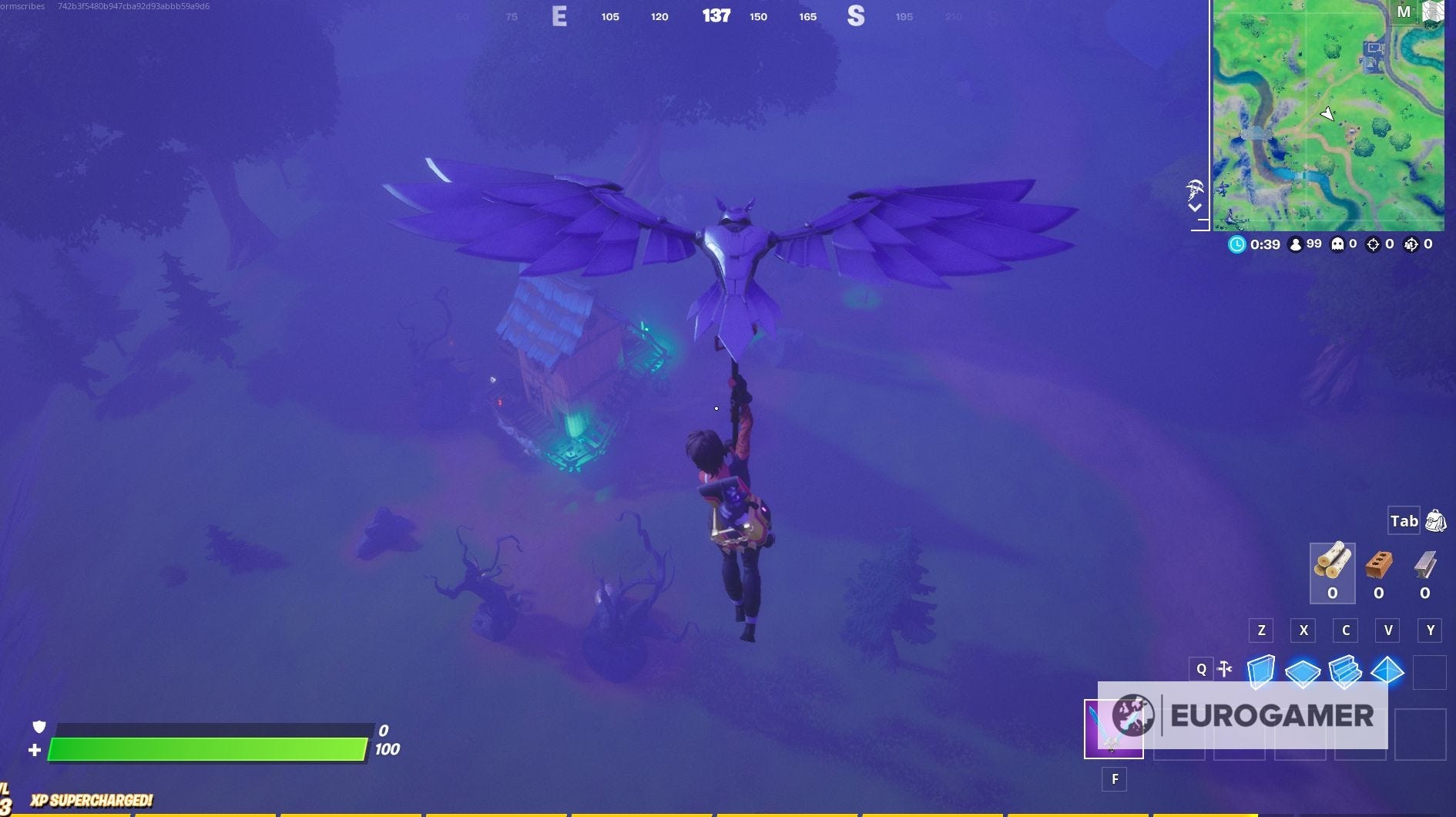Select the wall building piece
Image resolution: width=1456 pixels, height=817 pixels.
(1260, 671)
